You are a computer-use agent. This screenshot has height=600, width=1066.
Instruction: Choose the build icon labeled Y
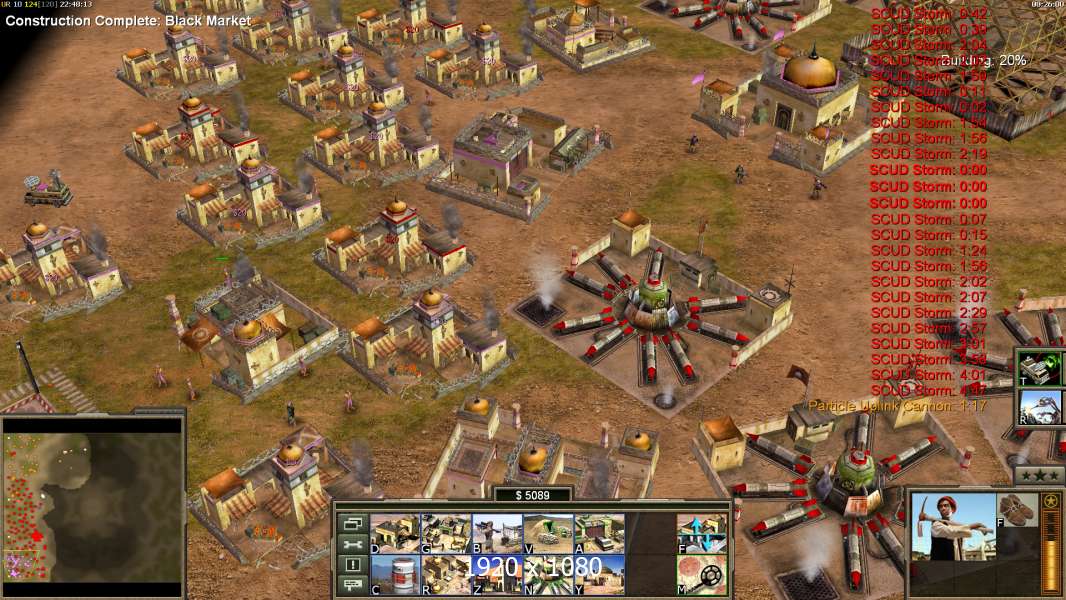point(599,574)
